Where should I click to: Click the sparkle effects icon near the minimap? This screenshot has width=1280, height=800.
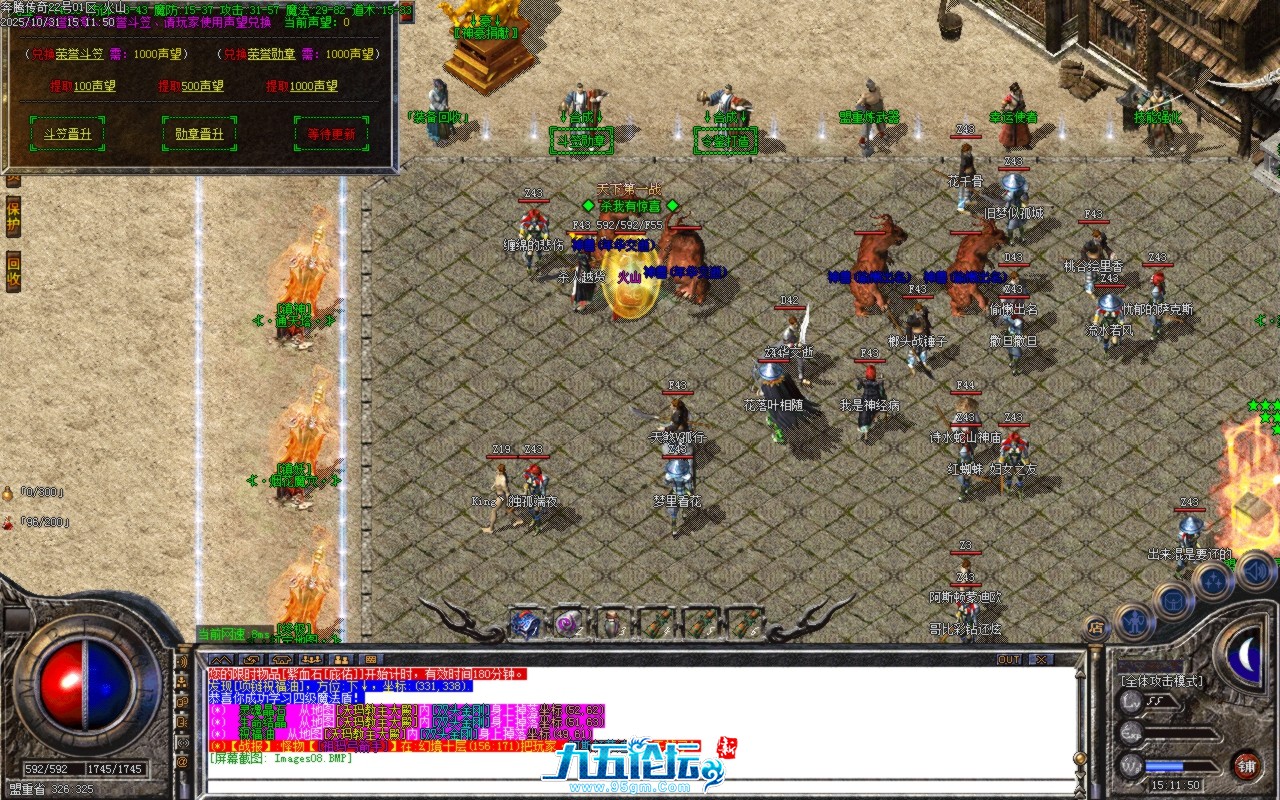point(1211,580)
